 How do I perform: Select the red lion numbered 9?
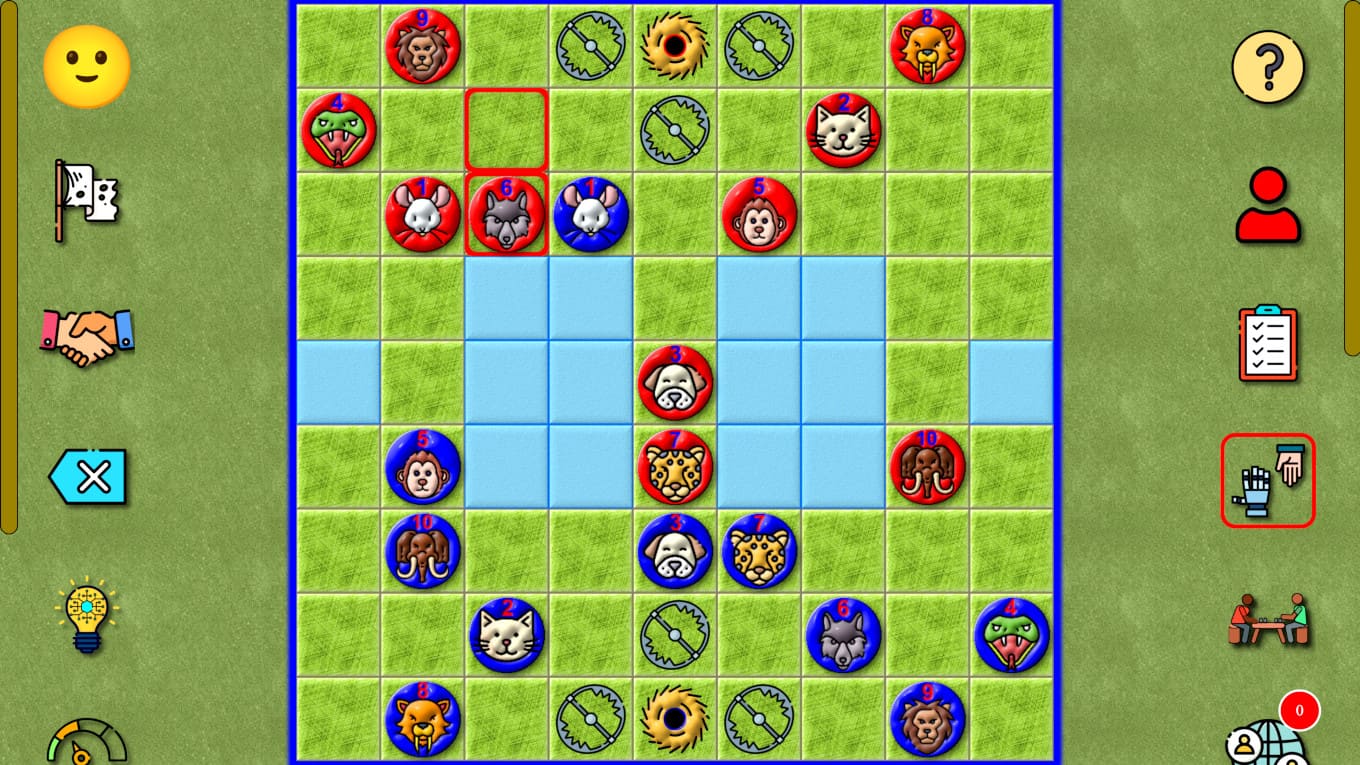422,46
